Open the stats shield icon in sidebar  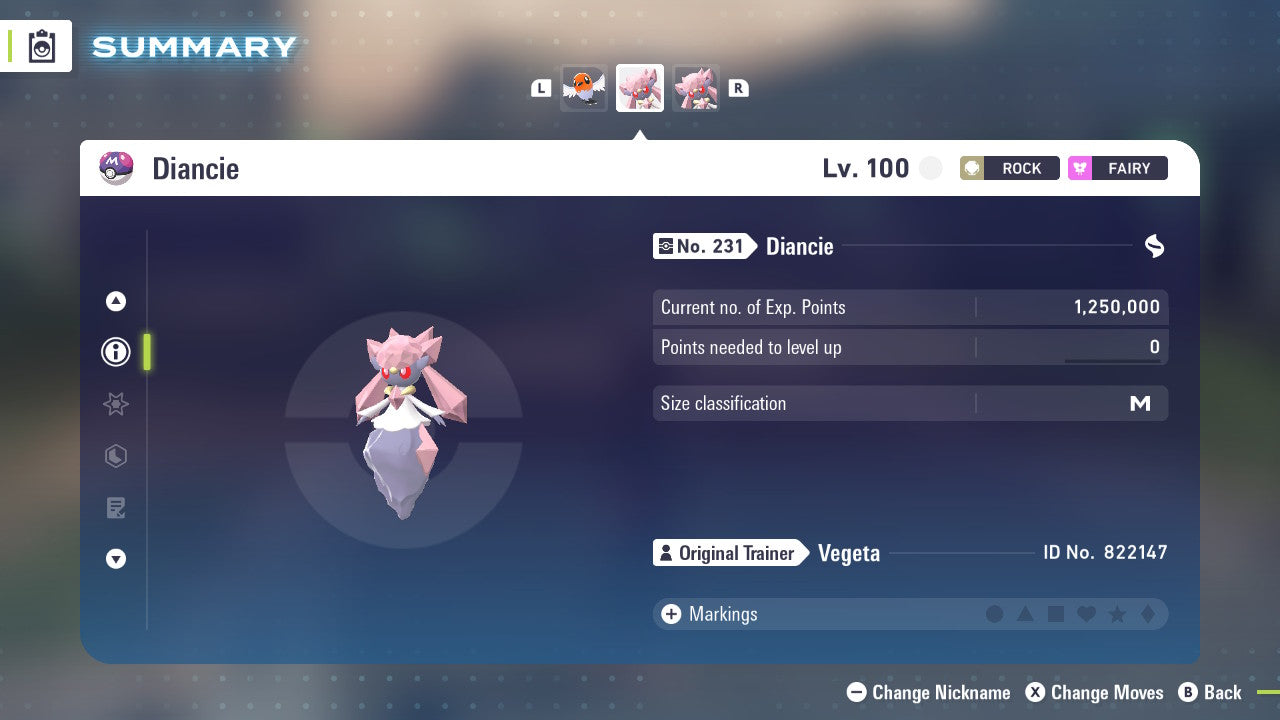tap(115, 456)
